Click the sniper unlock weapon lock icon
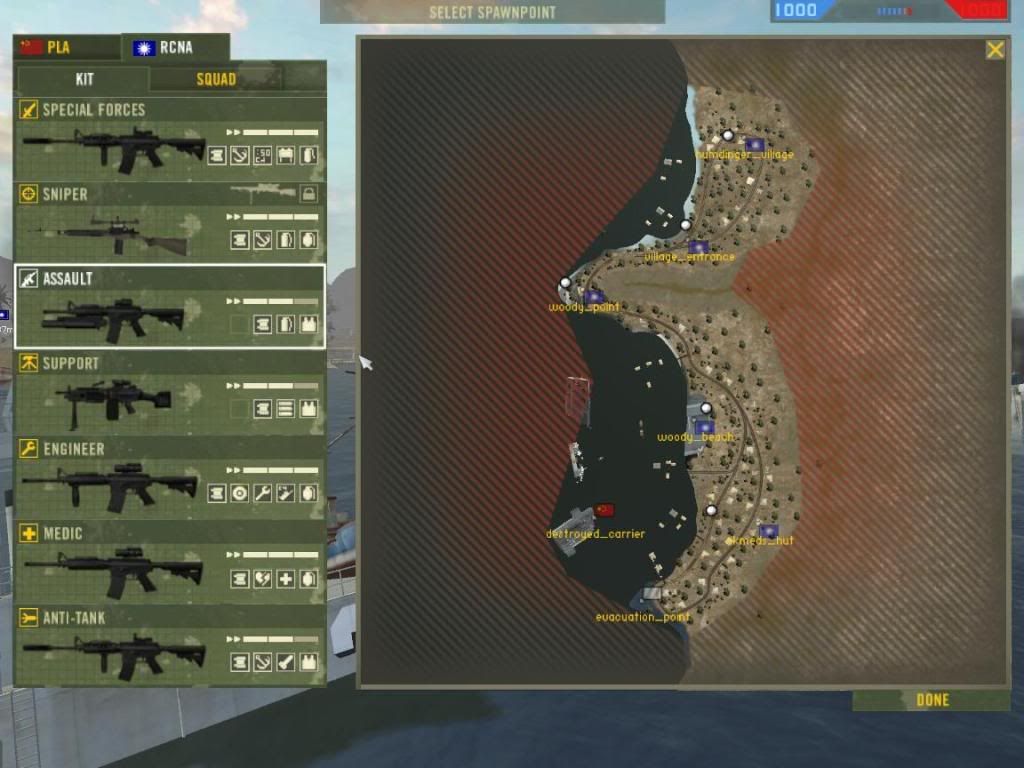This screenshot has height=768, width=1024. [x=309, y=194]
